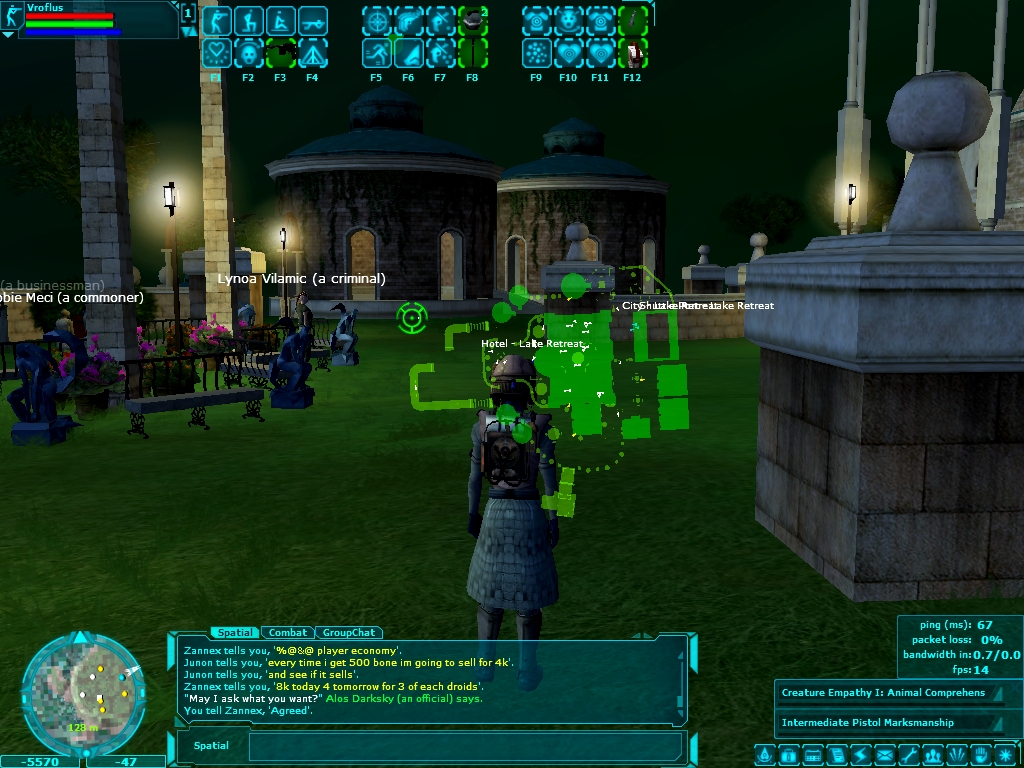Open the wrench options button
1024x768 pixels.
pos(909,754)
